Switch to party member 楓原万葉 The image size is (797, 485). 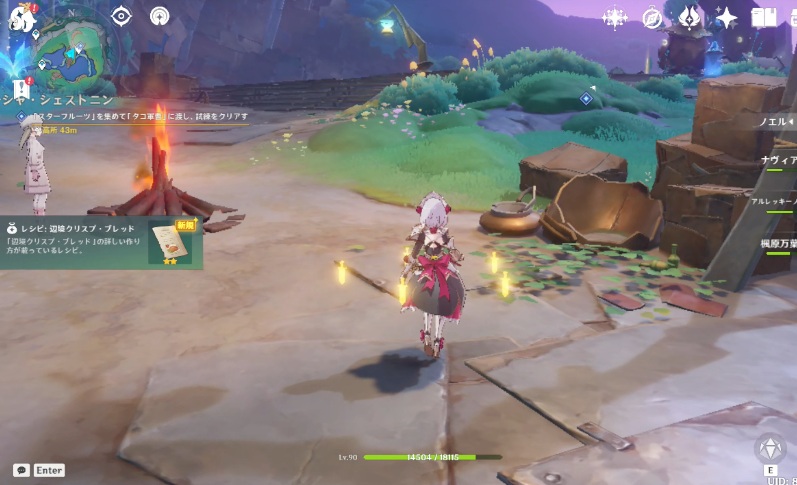[776, 243]
